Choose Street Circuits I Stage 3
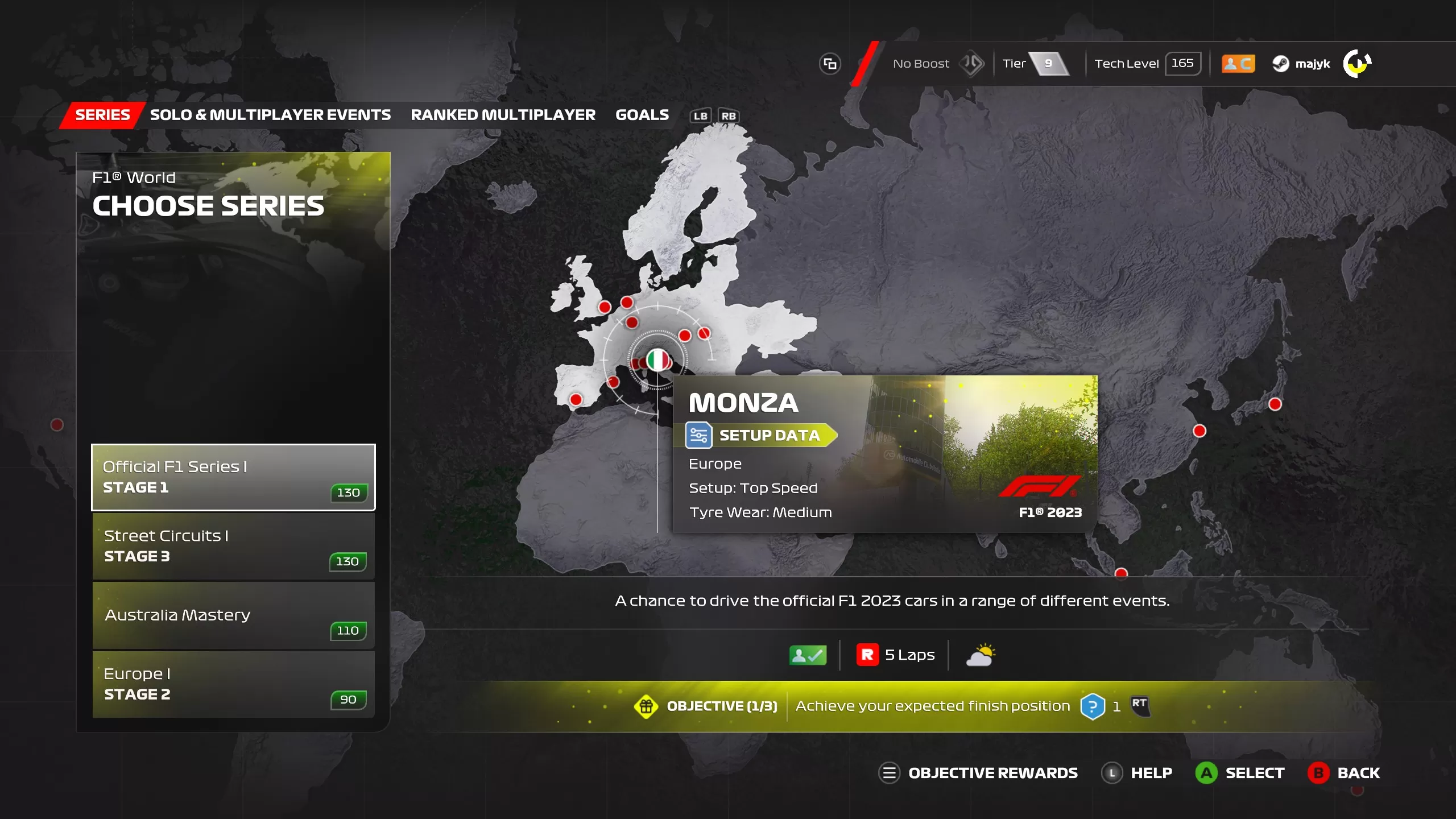 pos(233,546)
